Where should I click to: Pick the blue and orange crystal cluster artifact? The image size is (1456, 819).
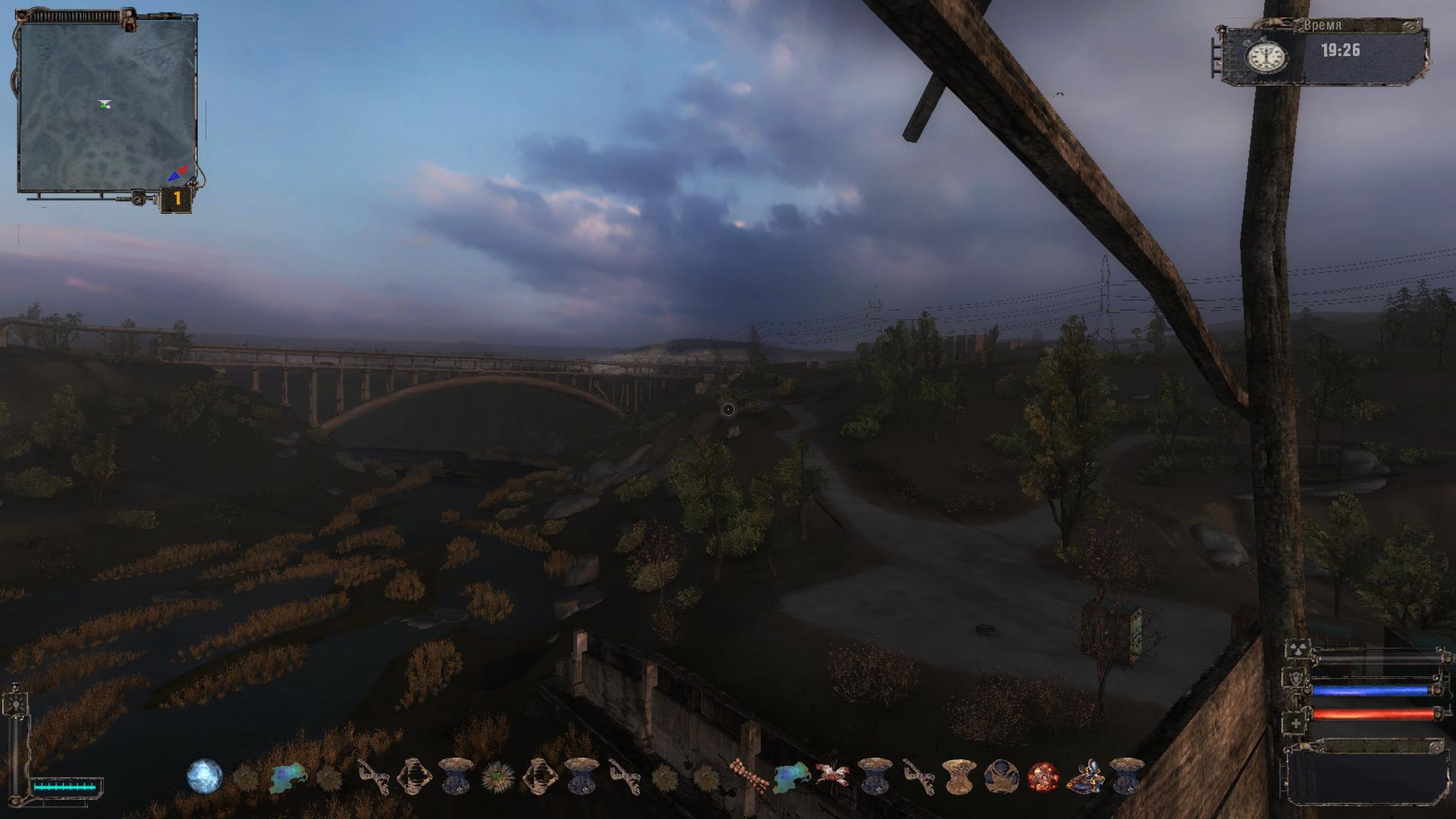click(1084, 777)
